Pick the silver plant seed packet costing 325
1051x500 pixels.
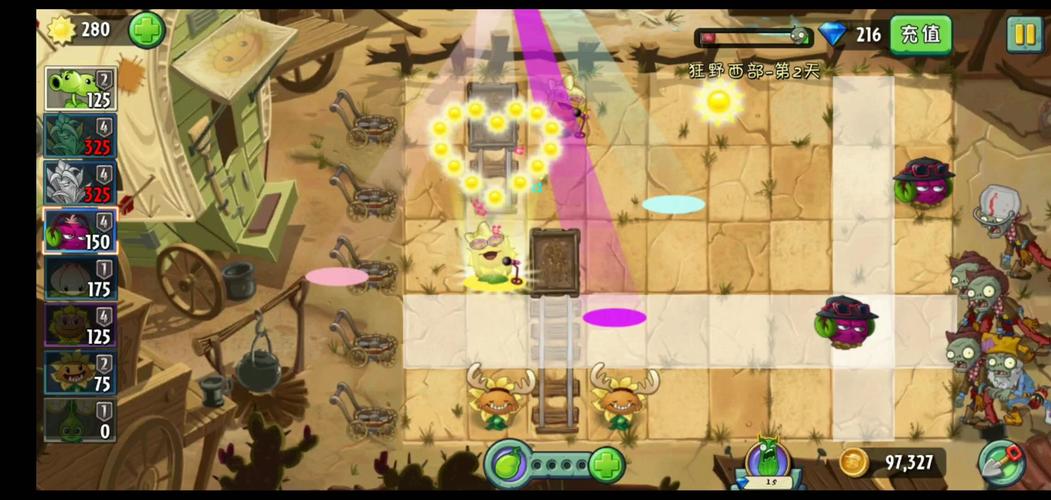click(80, 183)
